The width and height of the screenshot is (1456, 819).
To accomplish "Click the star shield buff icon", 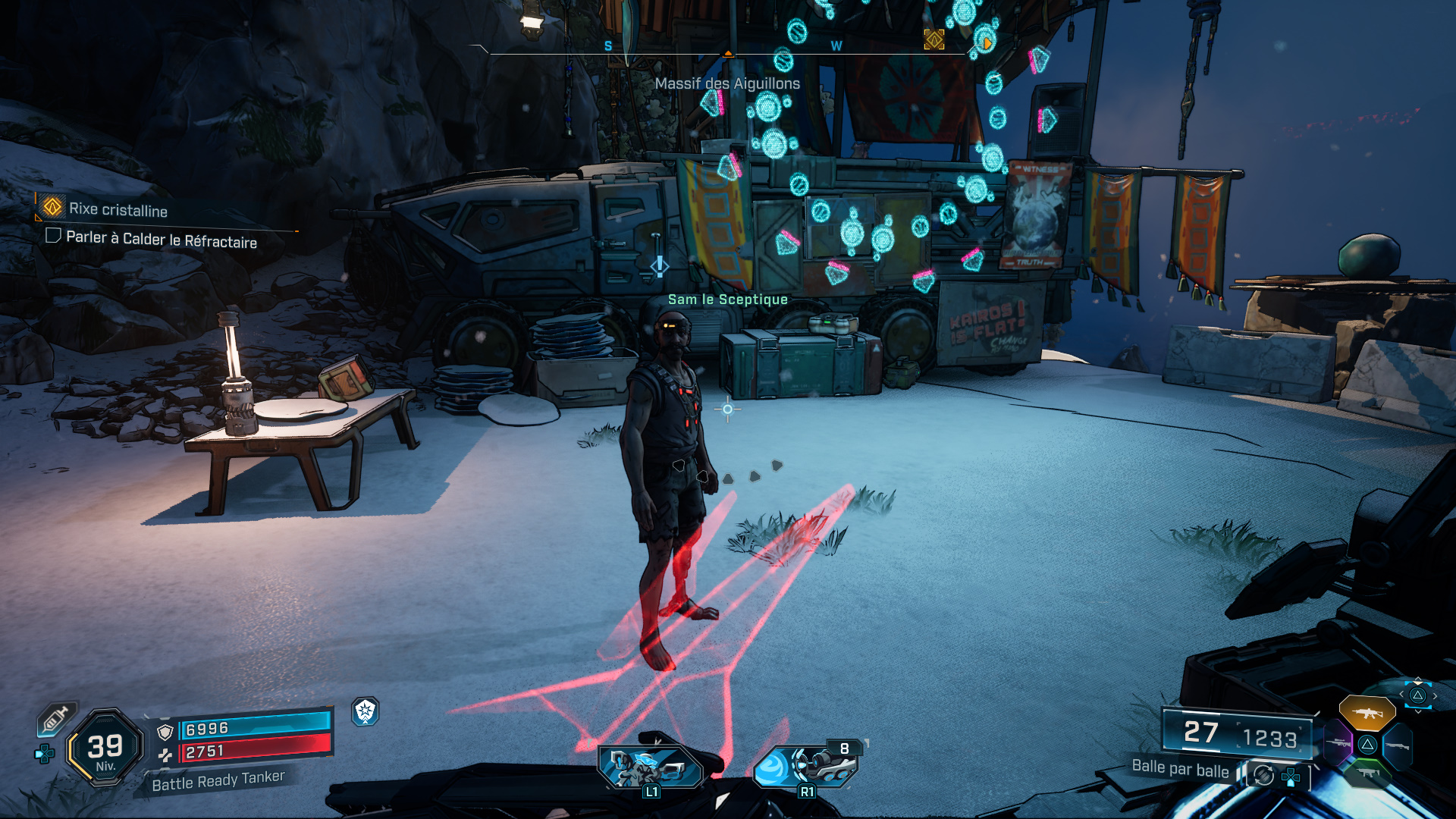I will [x=366, y=711].
